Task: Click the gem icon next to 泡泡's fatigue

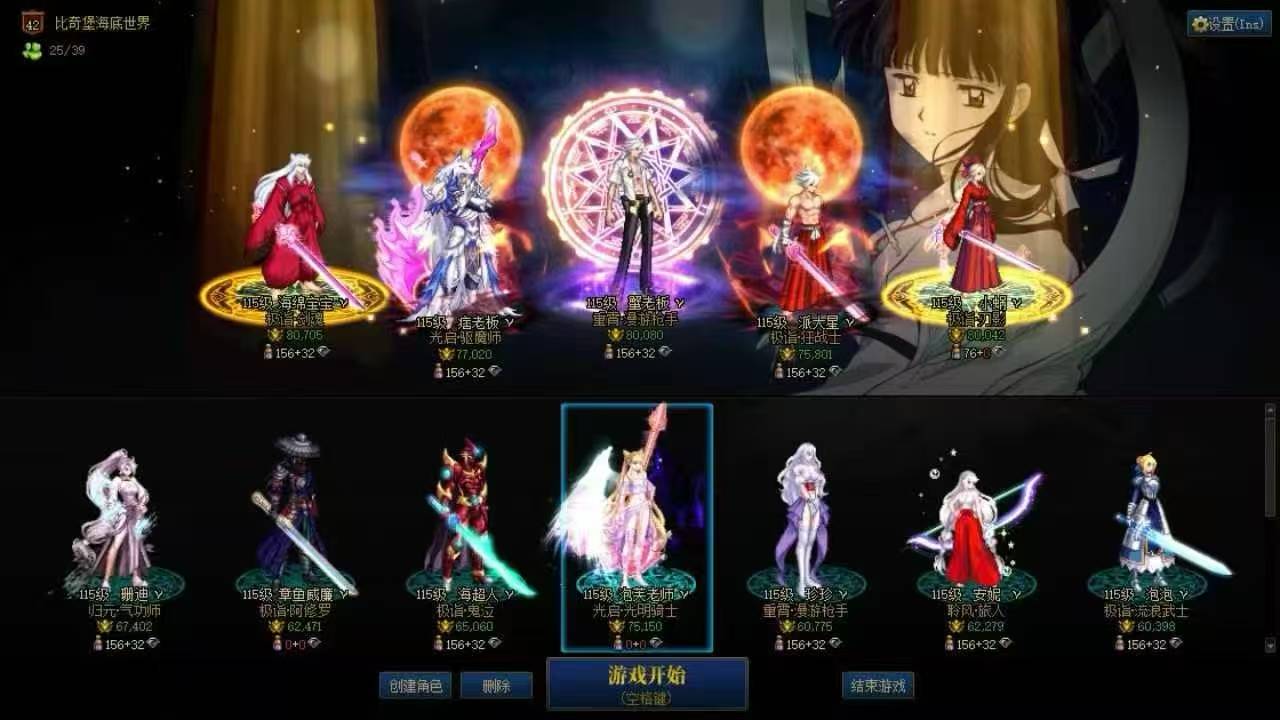Action: [x=1174, y=644]
